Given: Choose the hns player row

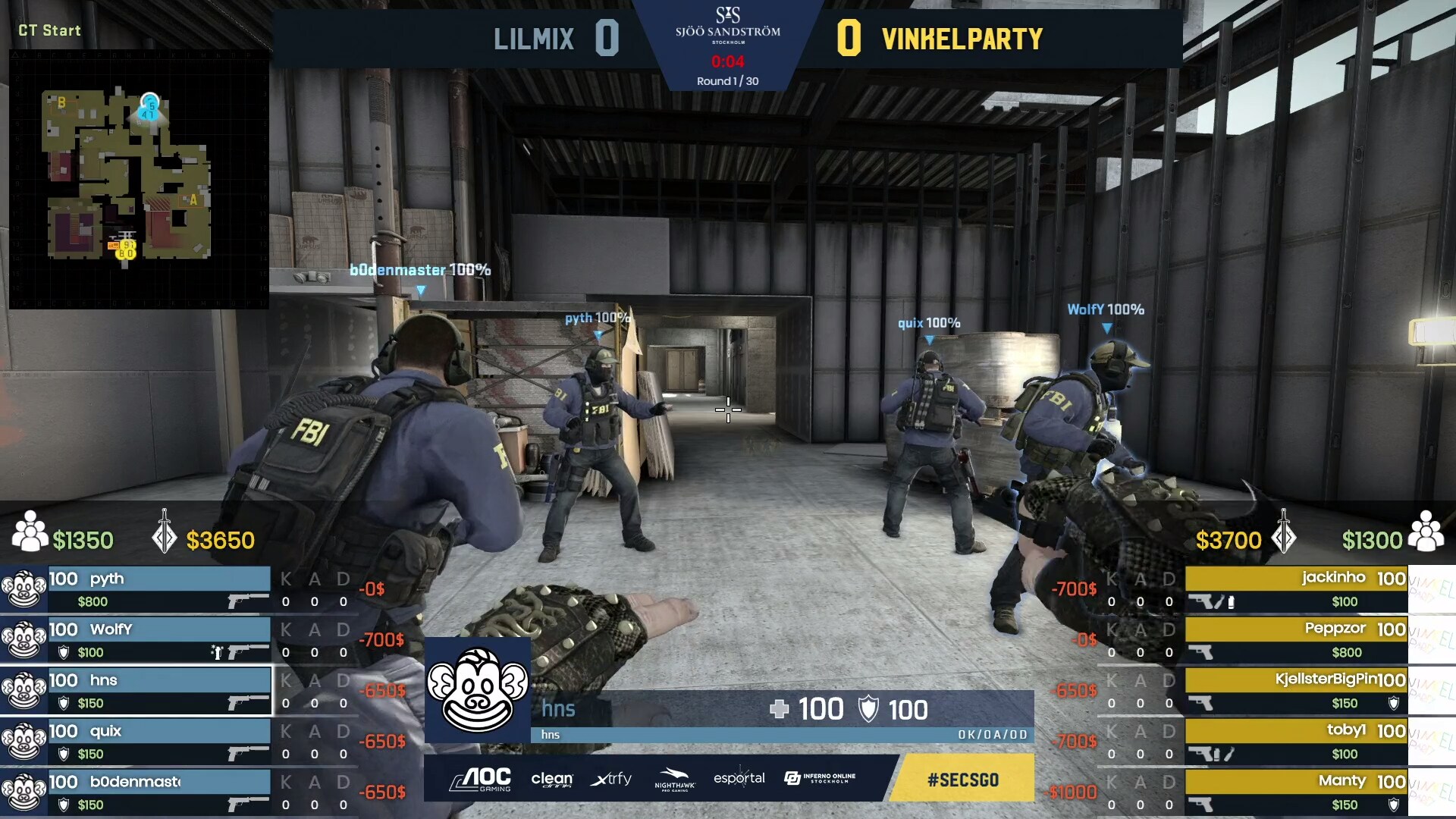Looking at the screenshot, I should (x=158, y=691).
